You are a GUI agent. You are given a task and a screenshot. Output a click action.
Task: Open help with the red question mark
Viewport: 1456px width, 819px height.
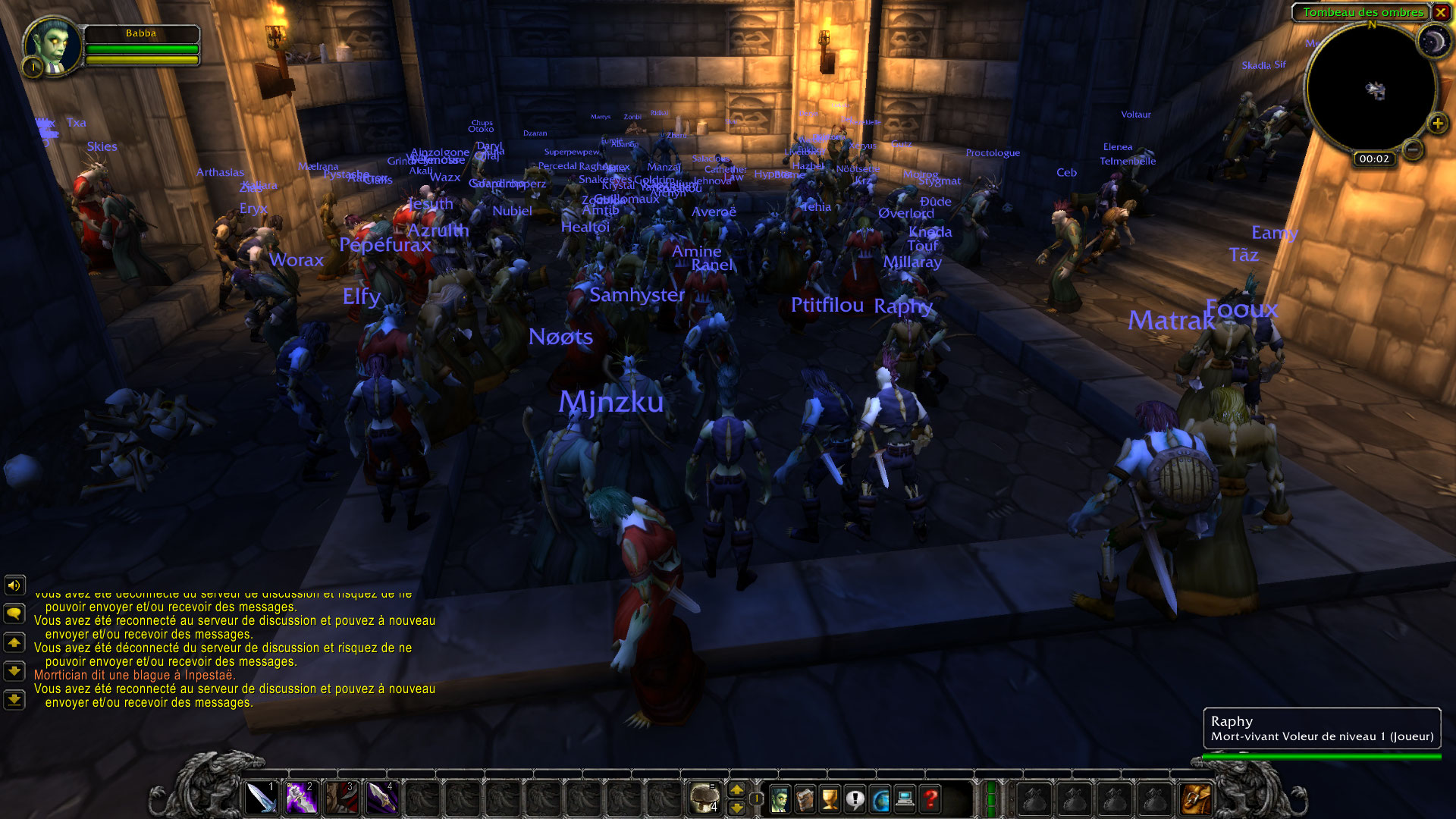(930, 799)
